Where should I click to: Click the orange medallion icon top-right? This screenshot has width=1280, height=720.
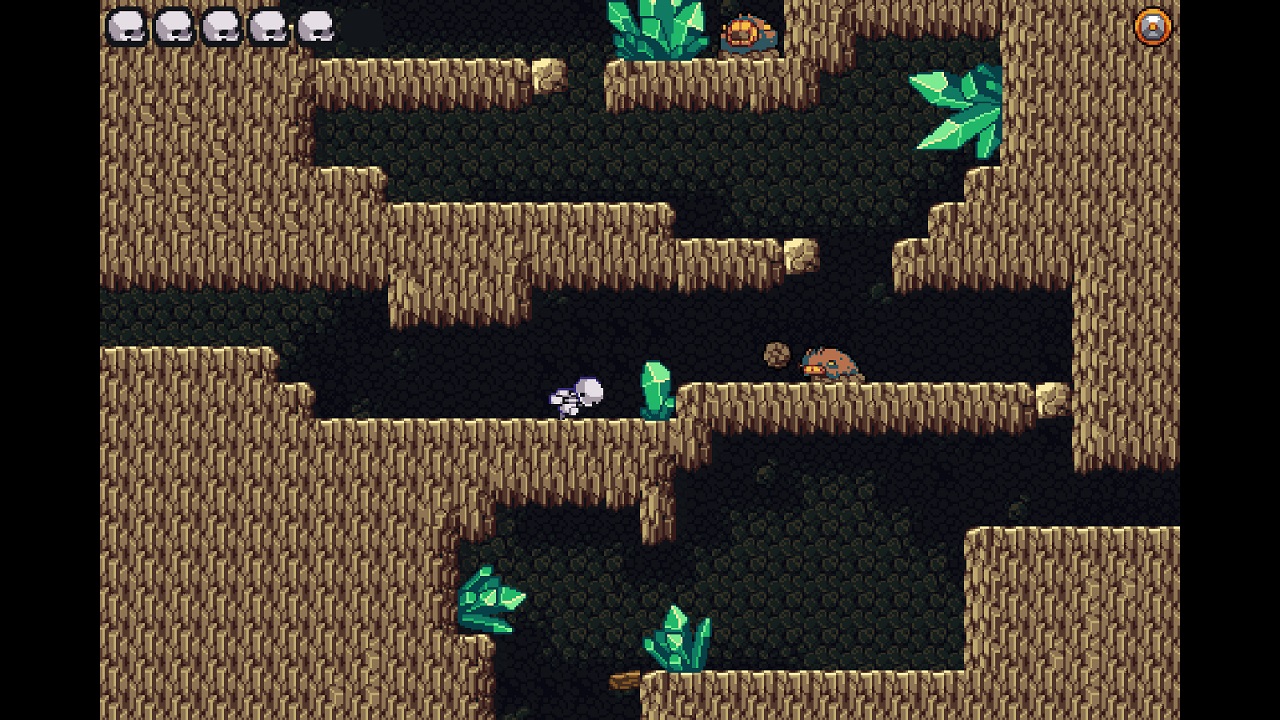1152,25
